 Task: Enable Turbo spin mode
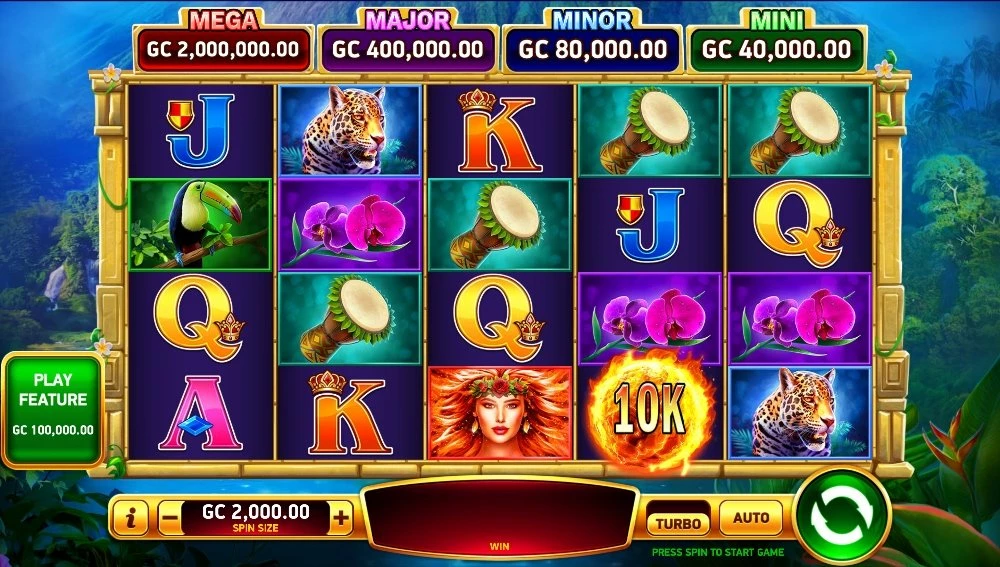678,521
